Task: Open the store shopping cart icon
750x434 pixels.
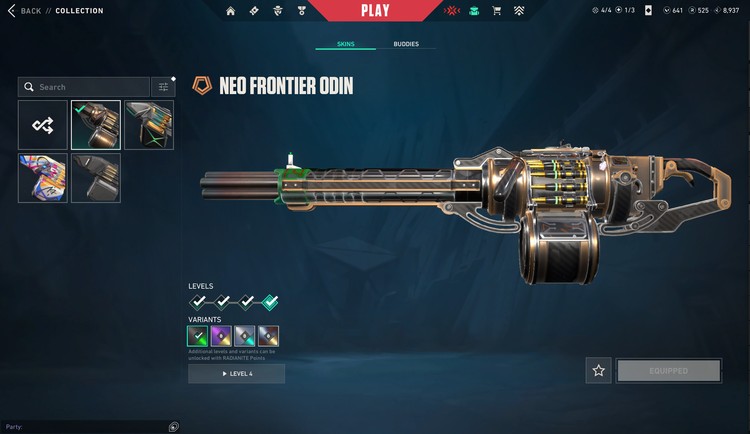Action: click(x=496, y=11)
